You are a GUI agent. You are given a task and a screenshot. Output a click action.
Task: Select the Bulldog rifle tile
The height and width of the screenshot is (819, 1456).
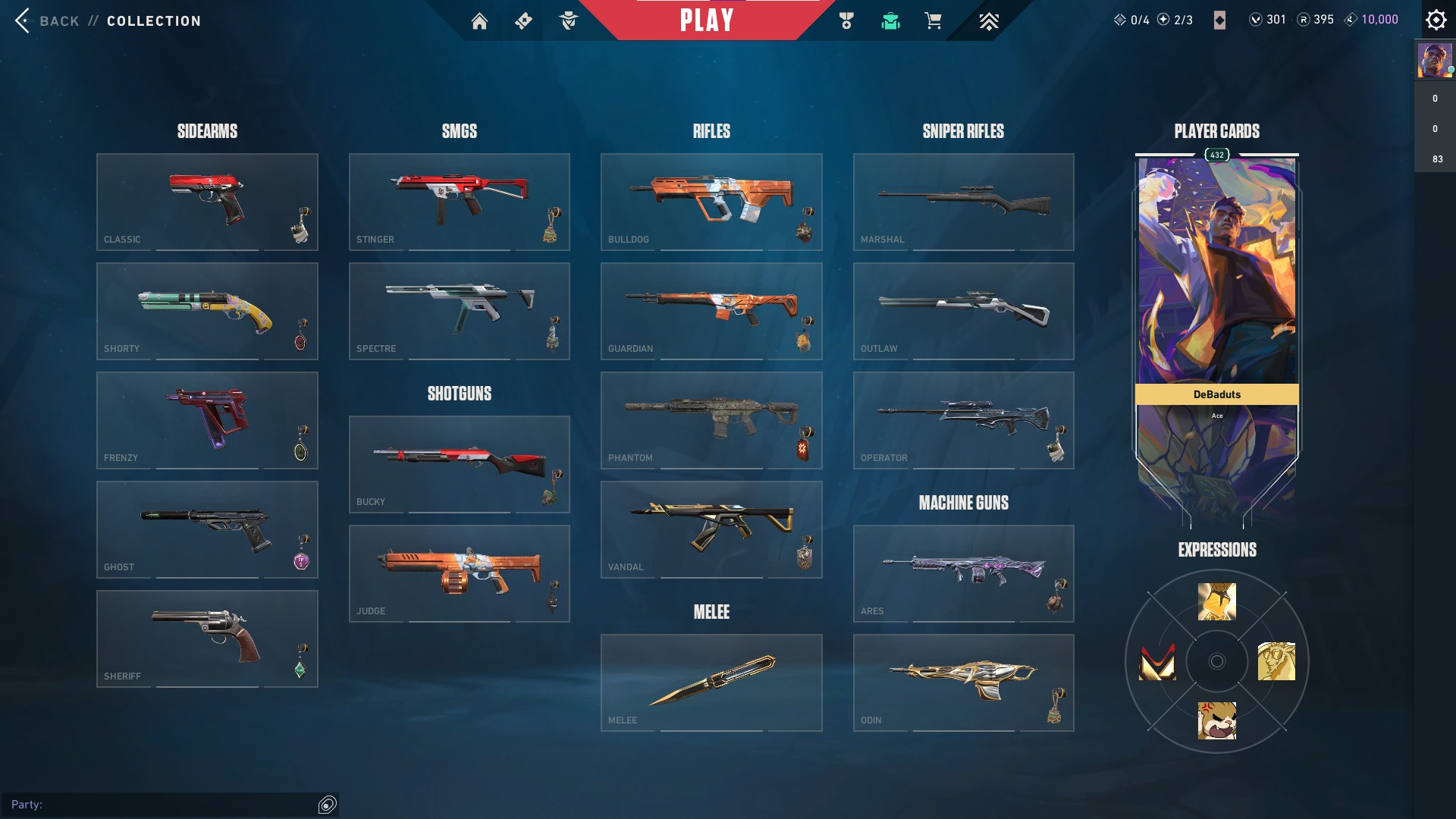point(711,202)
